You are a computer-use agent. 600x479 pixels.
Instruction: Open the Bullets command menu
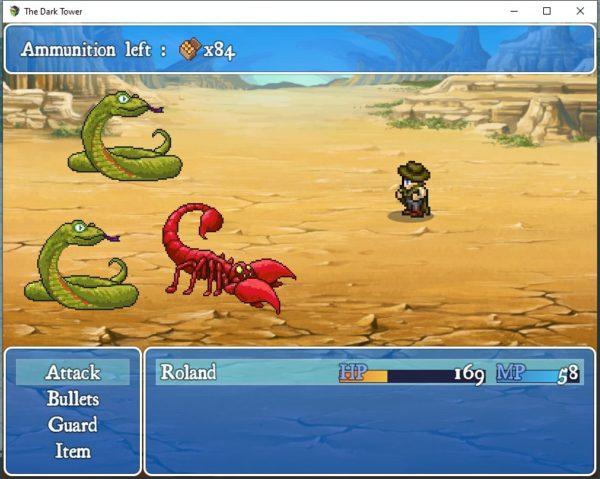pos(73,398)
